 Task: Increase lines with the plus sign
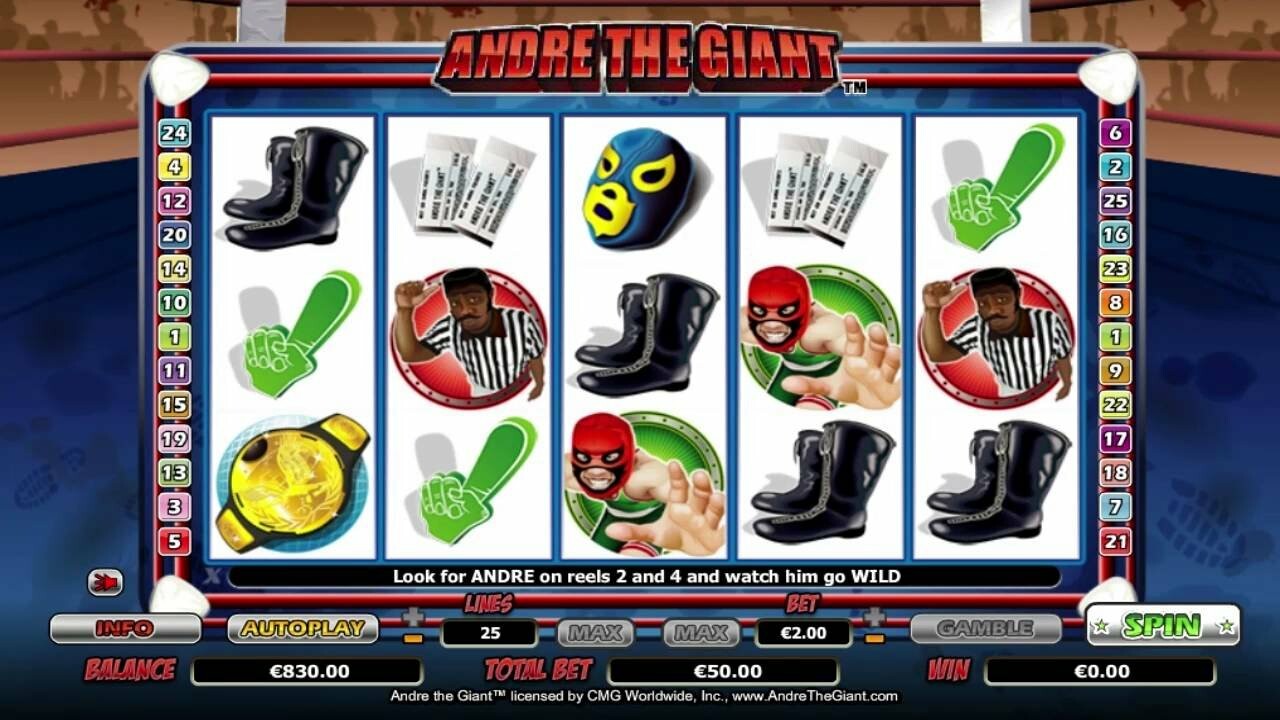413,616
